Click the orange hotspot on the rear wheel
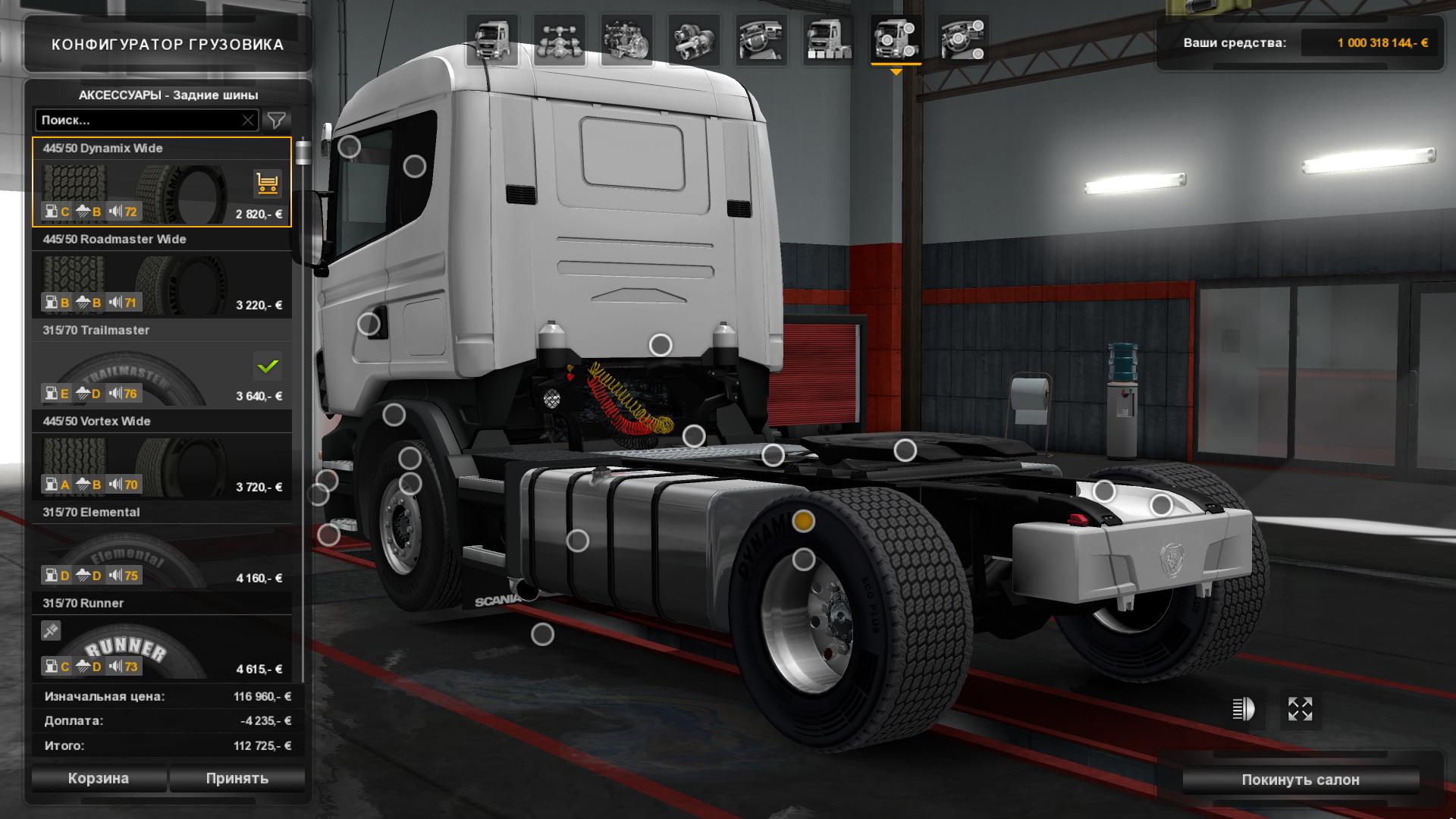 point(804,522)
